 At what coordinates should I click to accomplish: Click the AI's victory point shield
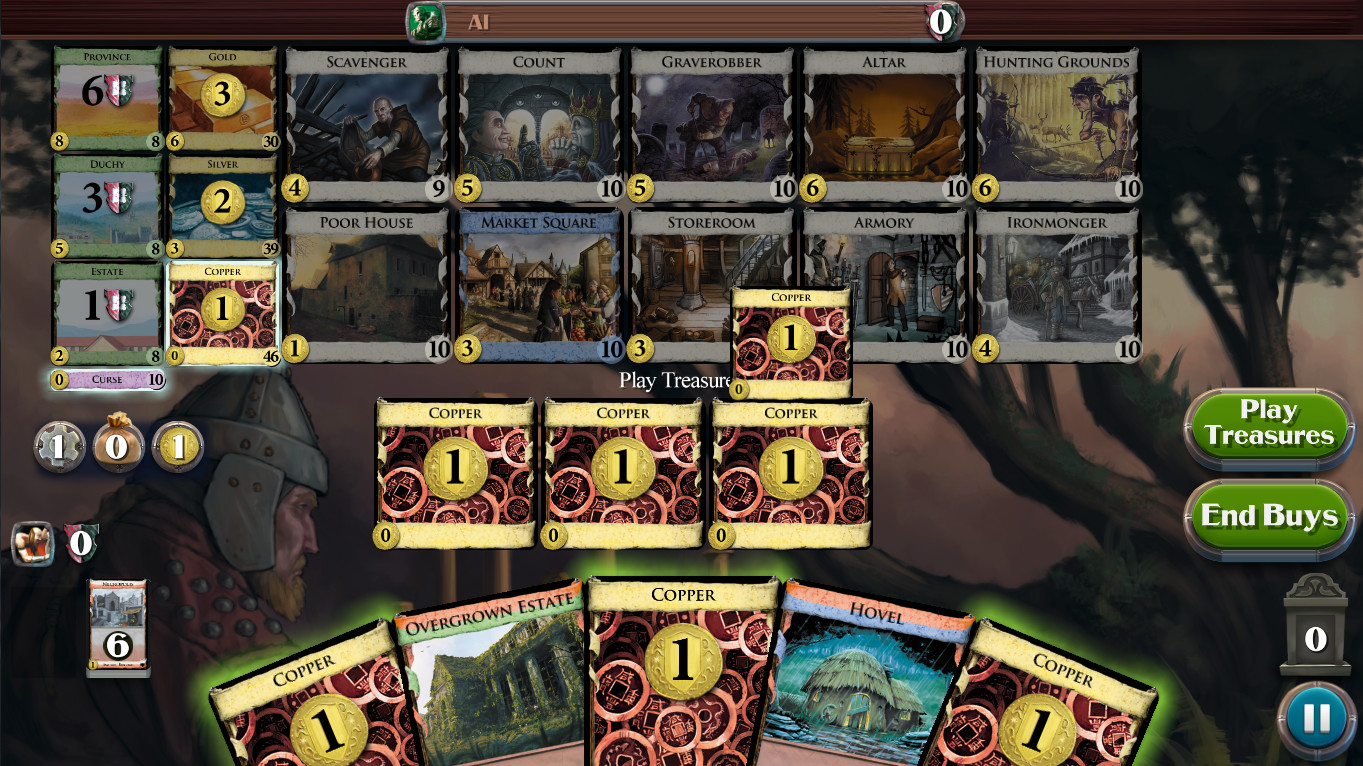[941, 21]
